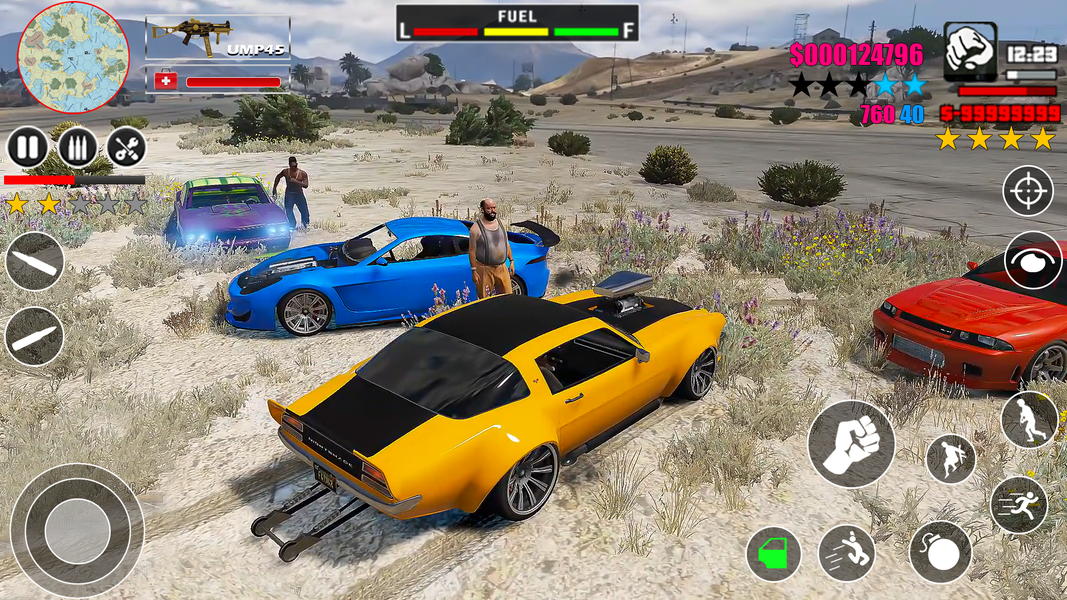
Task: Toggle the eye camera view button
Action: pos(1033,260)
